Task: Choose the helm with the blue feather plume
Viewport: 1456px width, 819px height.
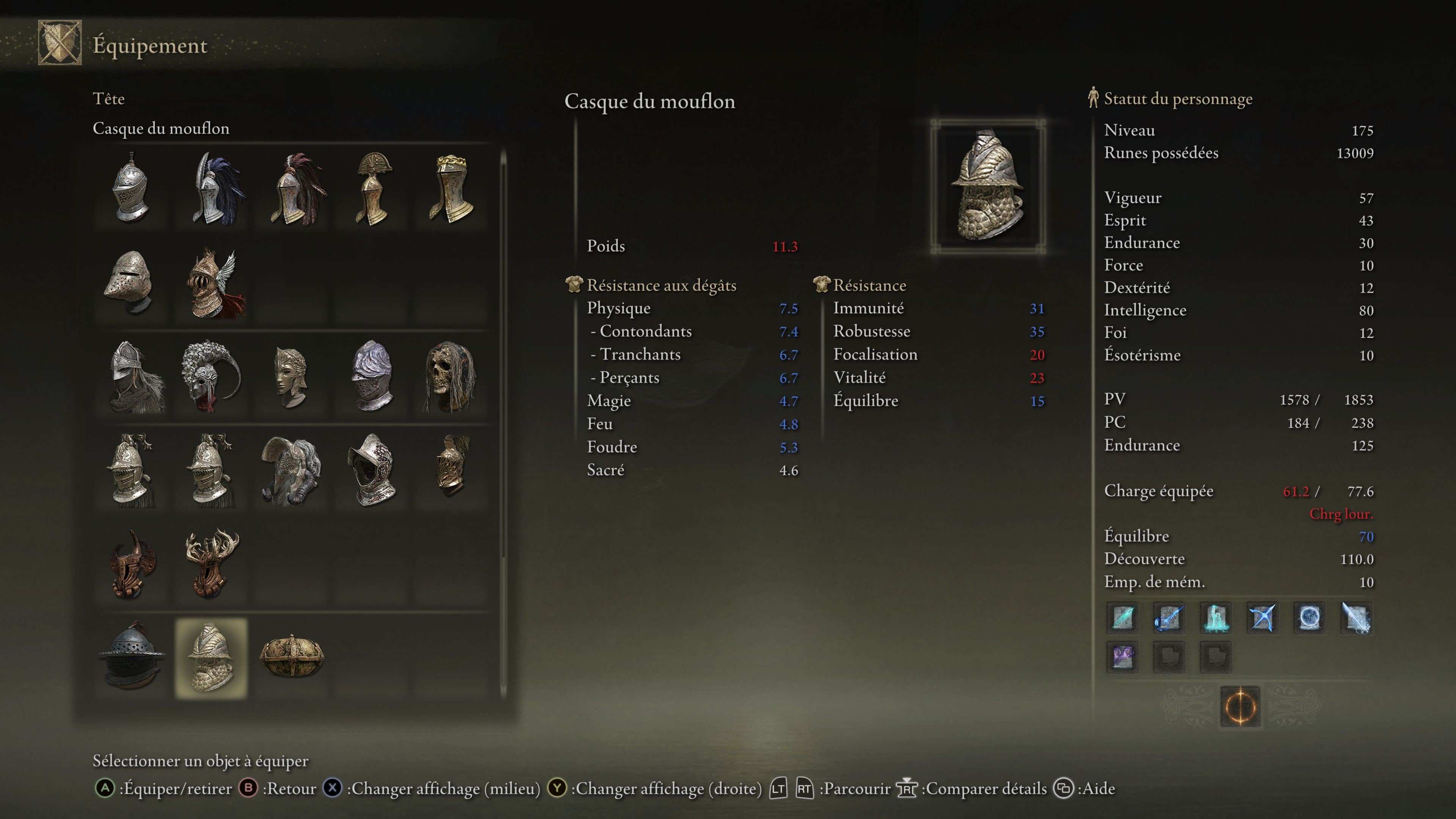Action: (212, 188)
